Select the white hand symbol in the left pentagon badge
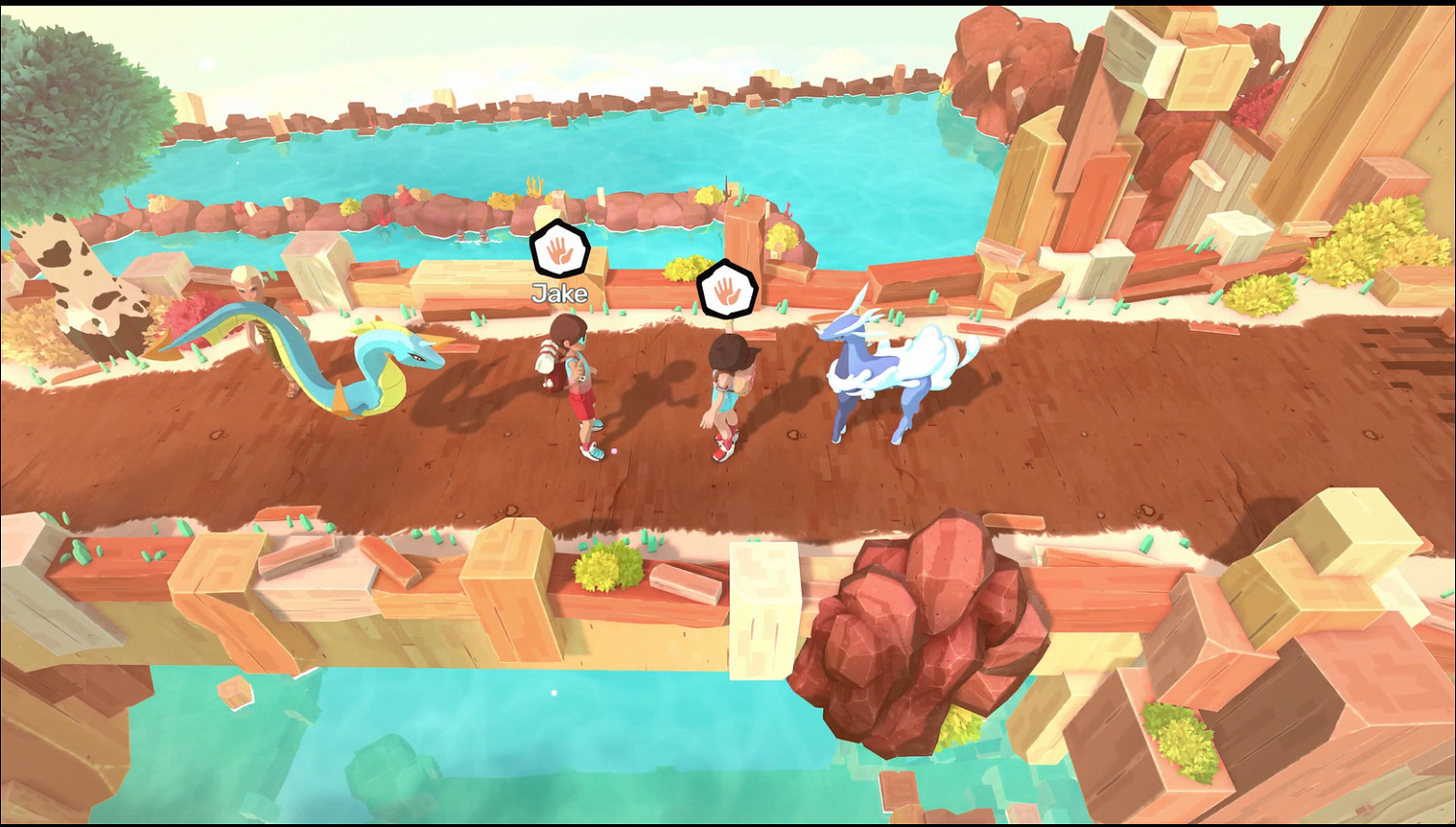 tap(558, 250)
